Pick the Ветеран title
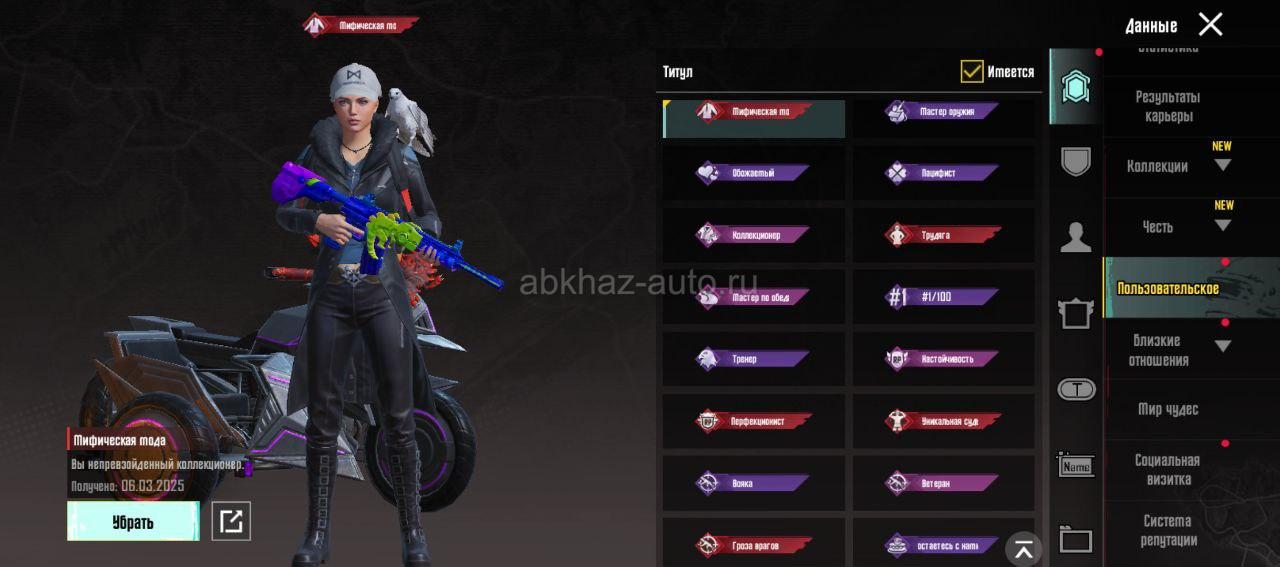1280x567 pixels. pos(943,483)
